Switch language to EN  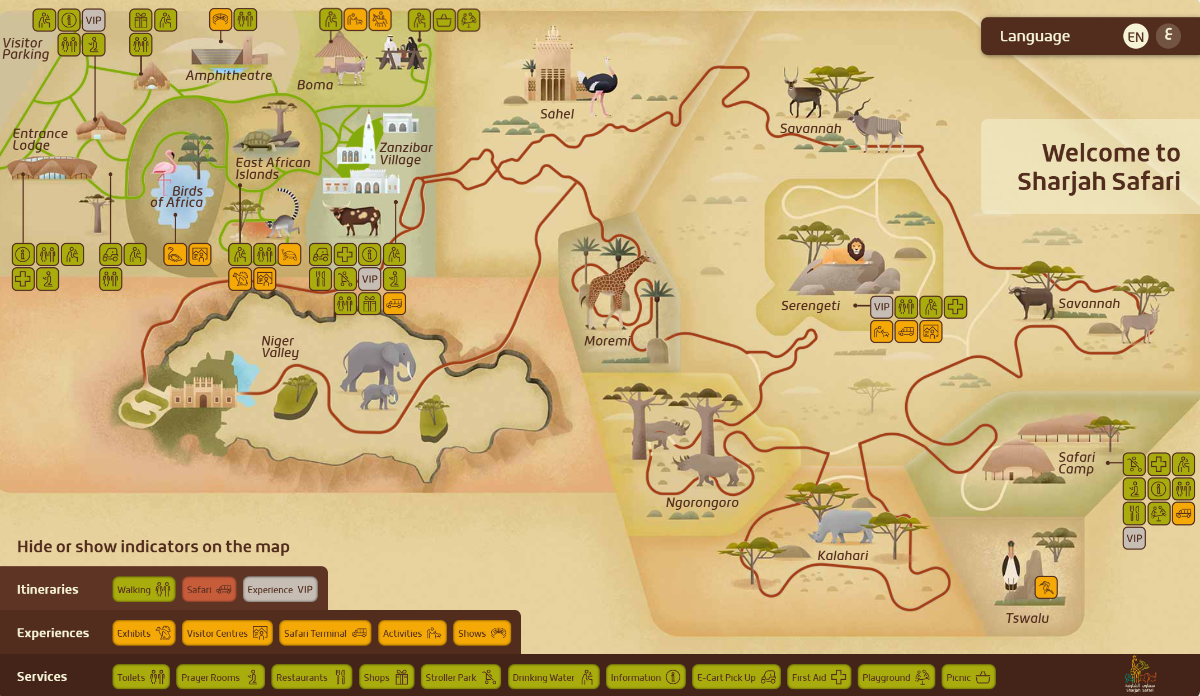coord(1135,37)
